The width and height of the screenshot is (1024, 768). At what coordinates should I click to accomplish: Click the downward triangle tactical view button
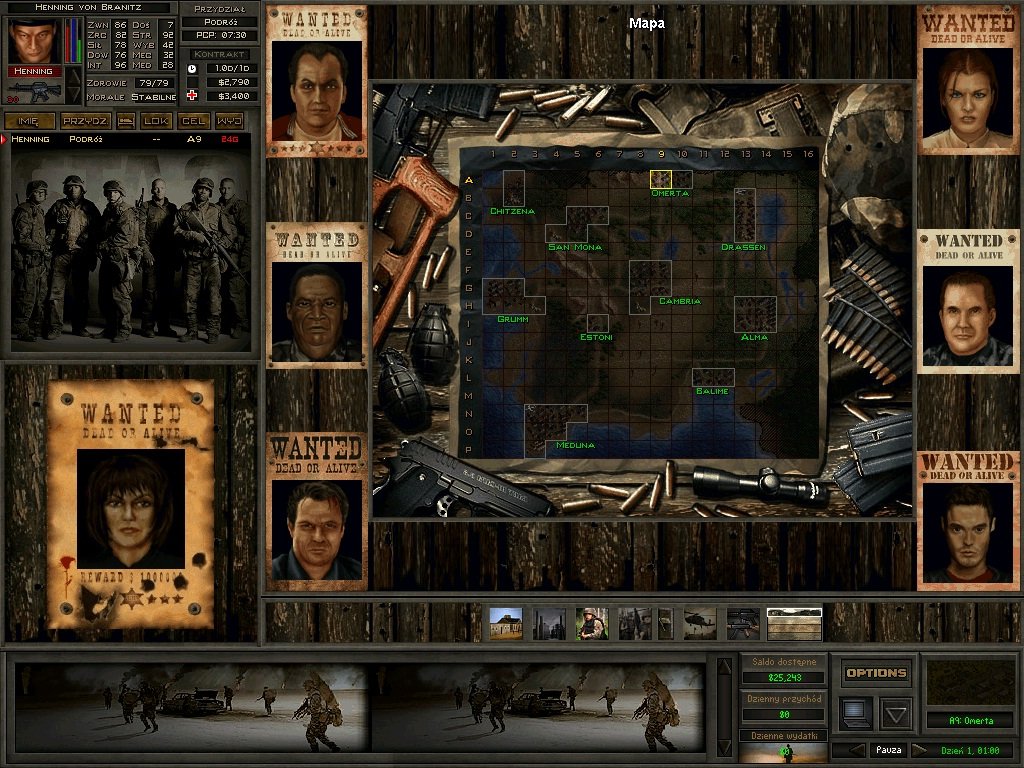click(x=895, y=713)
